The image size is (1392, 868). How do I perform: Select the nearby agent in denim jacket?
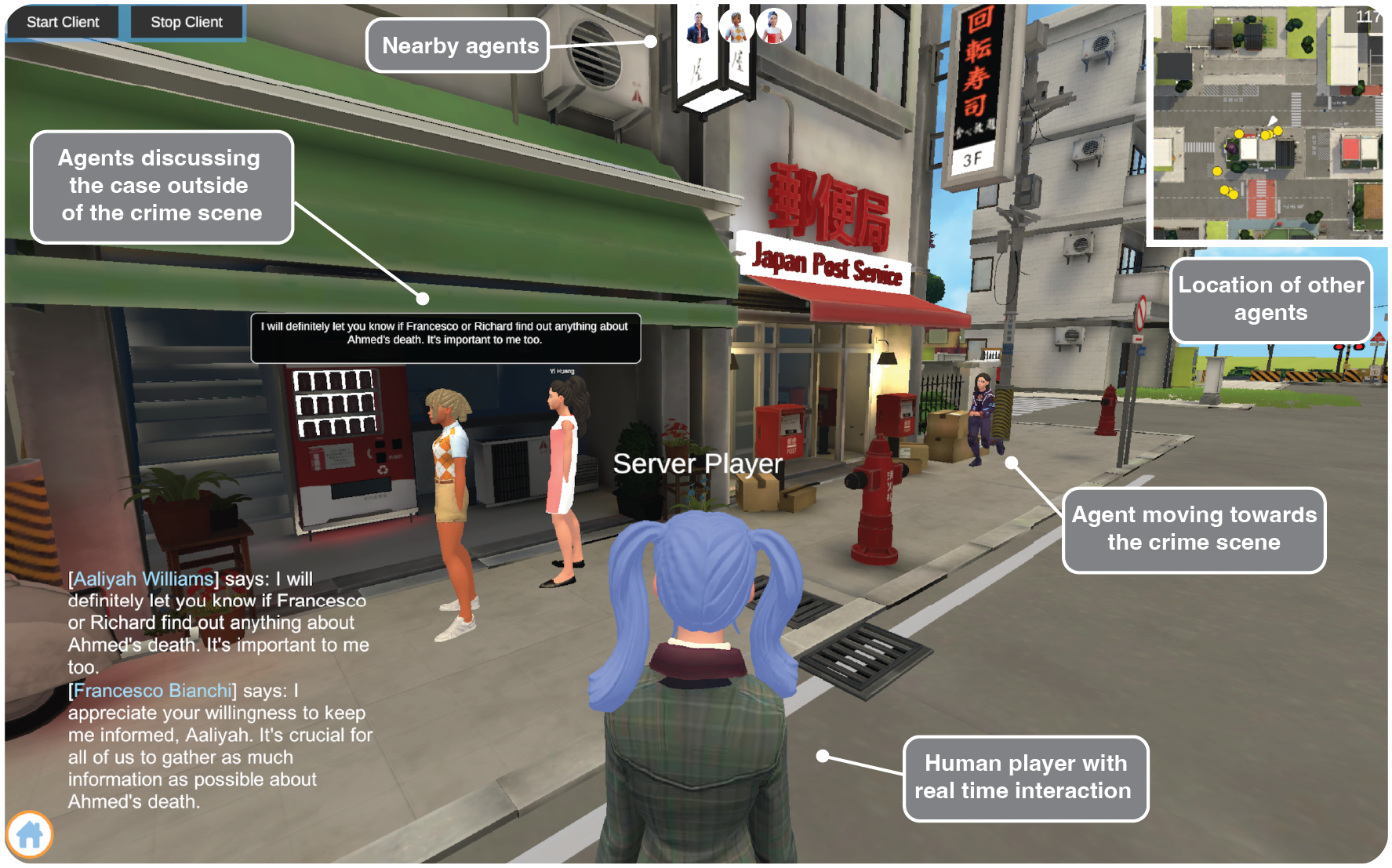pyautogui.click(x=697, y=27)
